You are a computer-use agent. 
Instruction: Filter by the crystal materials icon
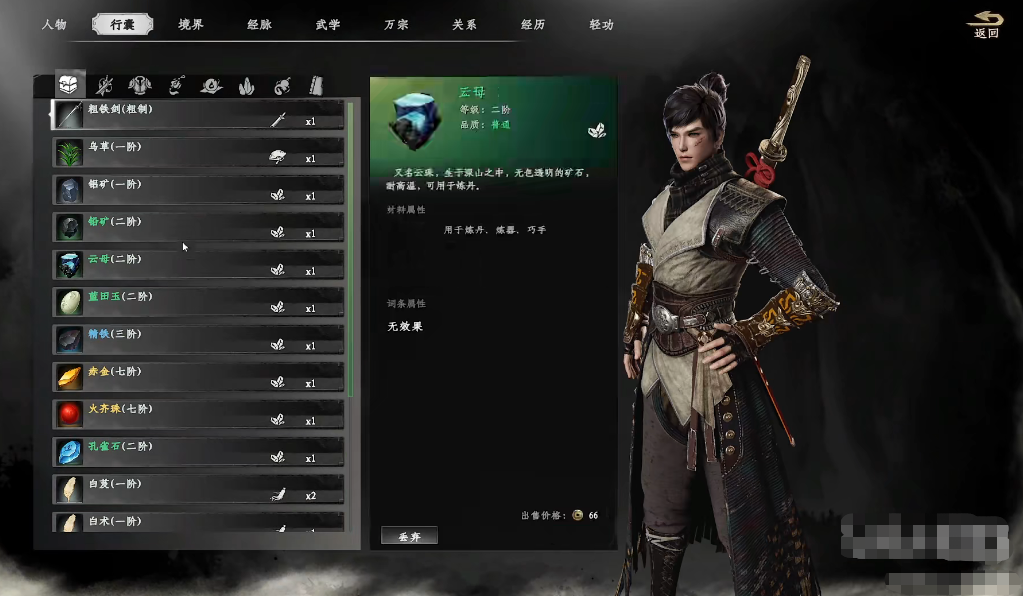click(x=246, y=86)
